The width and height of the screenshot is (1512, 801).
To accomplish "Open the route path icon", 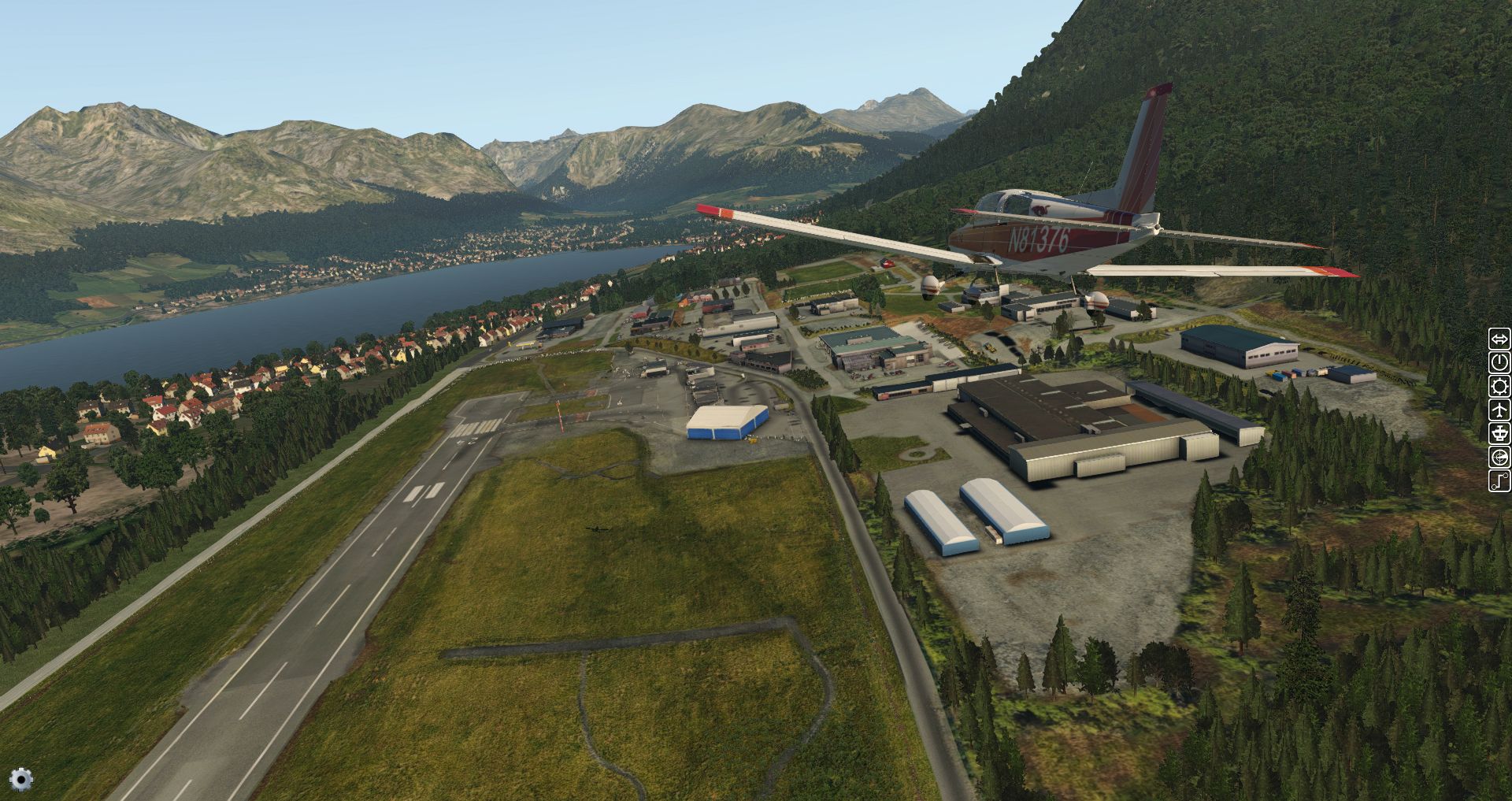I will 1499,480.
